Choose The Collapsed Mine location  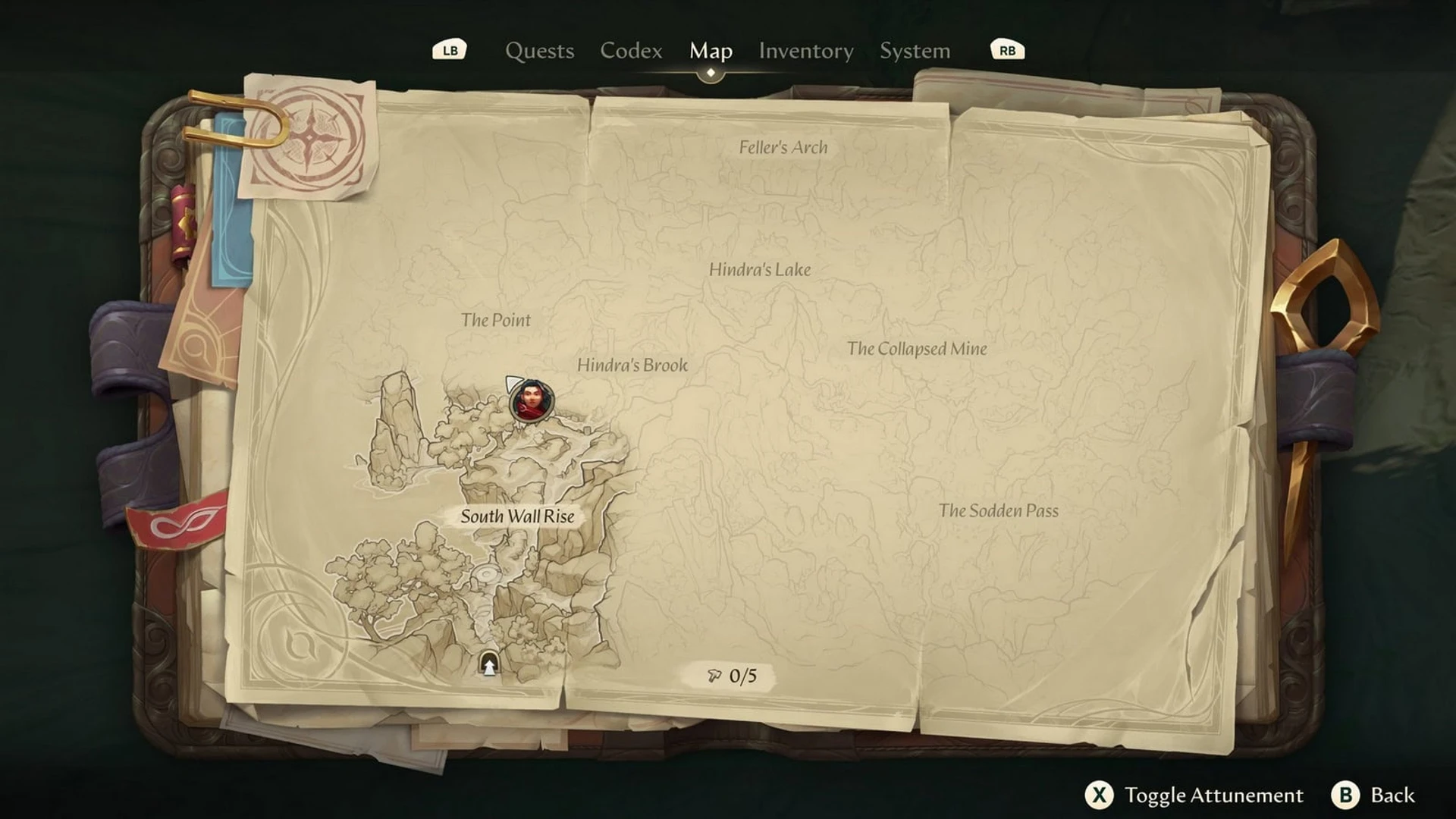(917, 349)
